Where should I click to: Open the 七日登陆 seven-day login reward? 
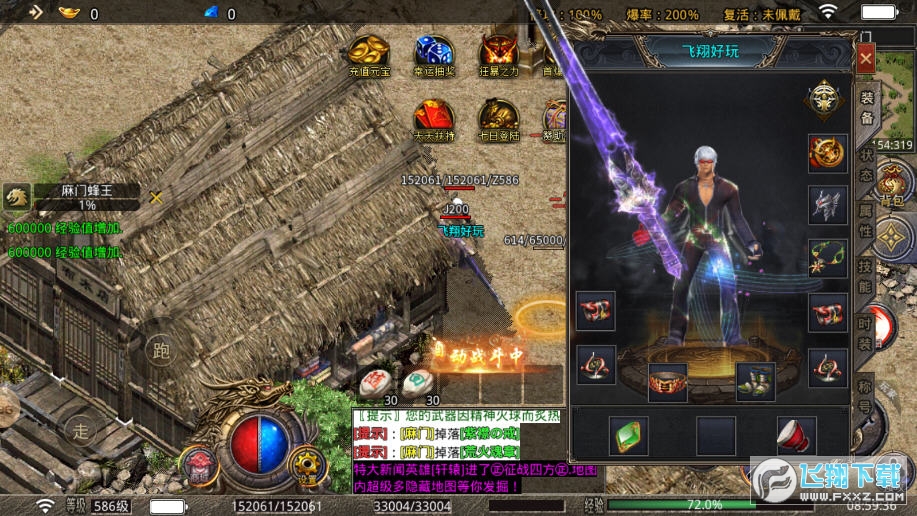pyautogui.click(x=499, y=118)
